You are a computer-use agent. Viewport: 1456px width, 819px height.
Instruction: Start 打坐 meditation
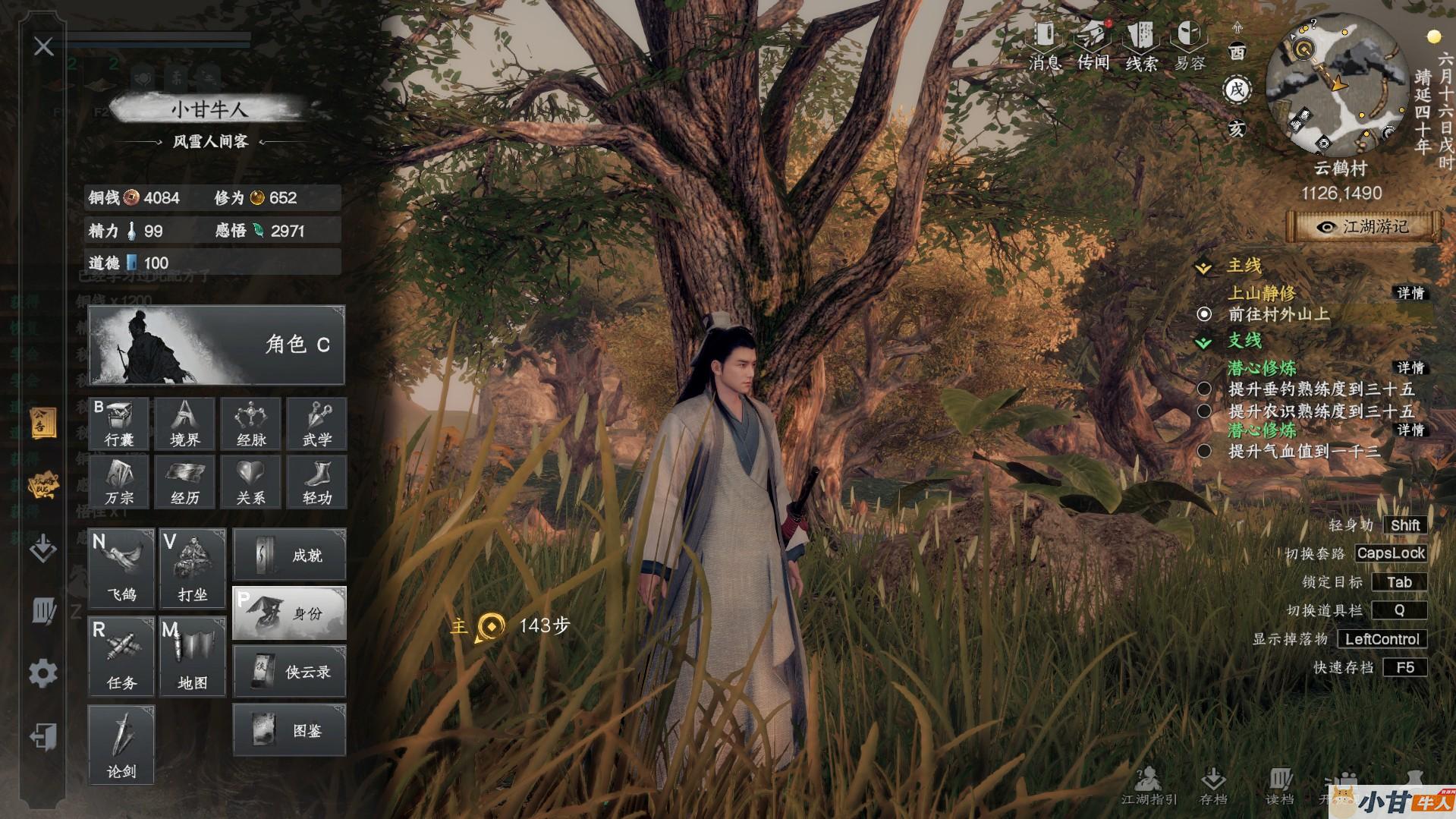(x=193, y=568)
